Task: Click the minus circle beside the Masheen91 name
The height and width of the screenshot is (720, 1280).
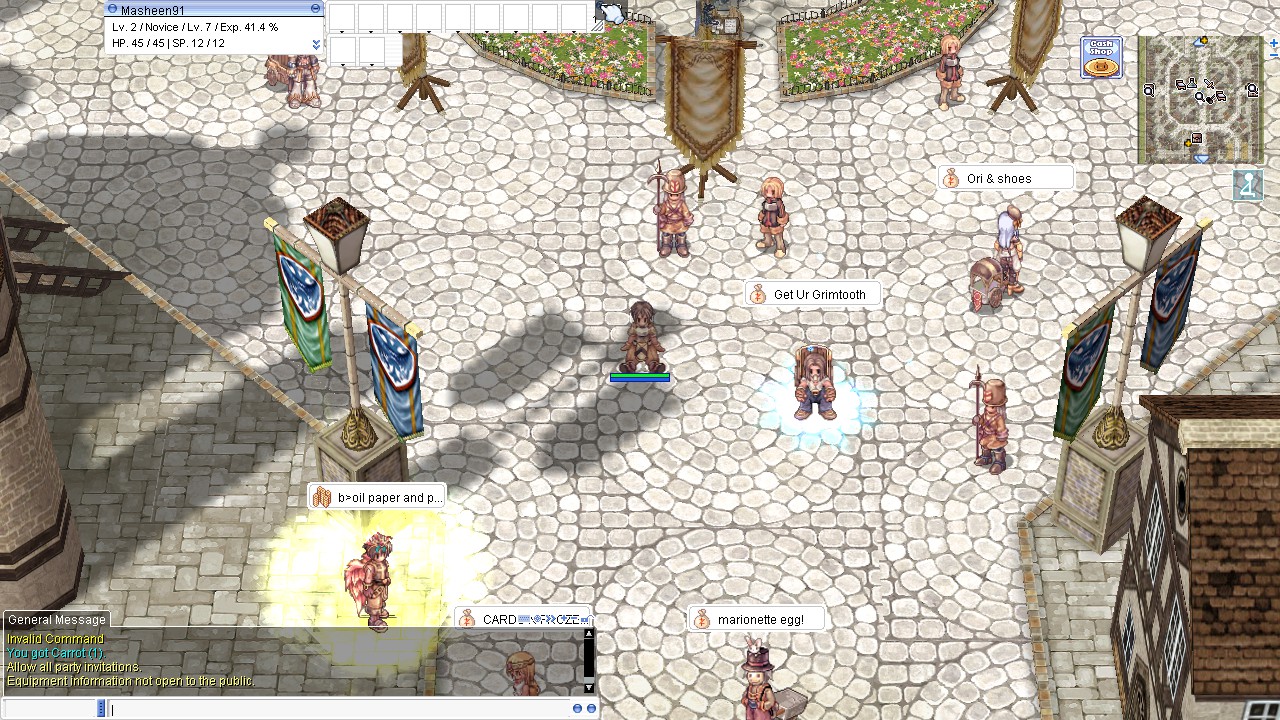Action: pos(113,9)
